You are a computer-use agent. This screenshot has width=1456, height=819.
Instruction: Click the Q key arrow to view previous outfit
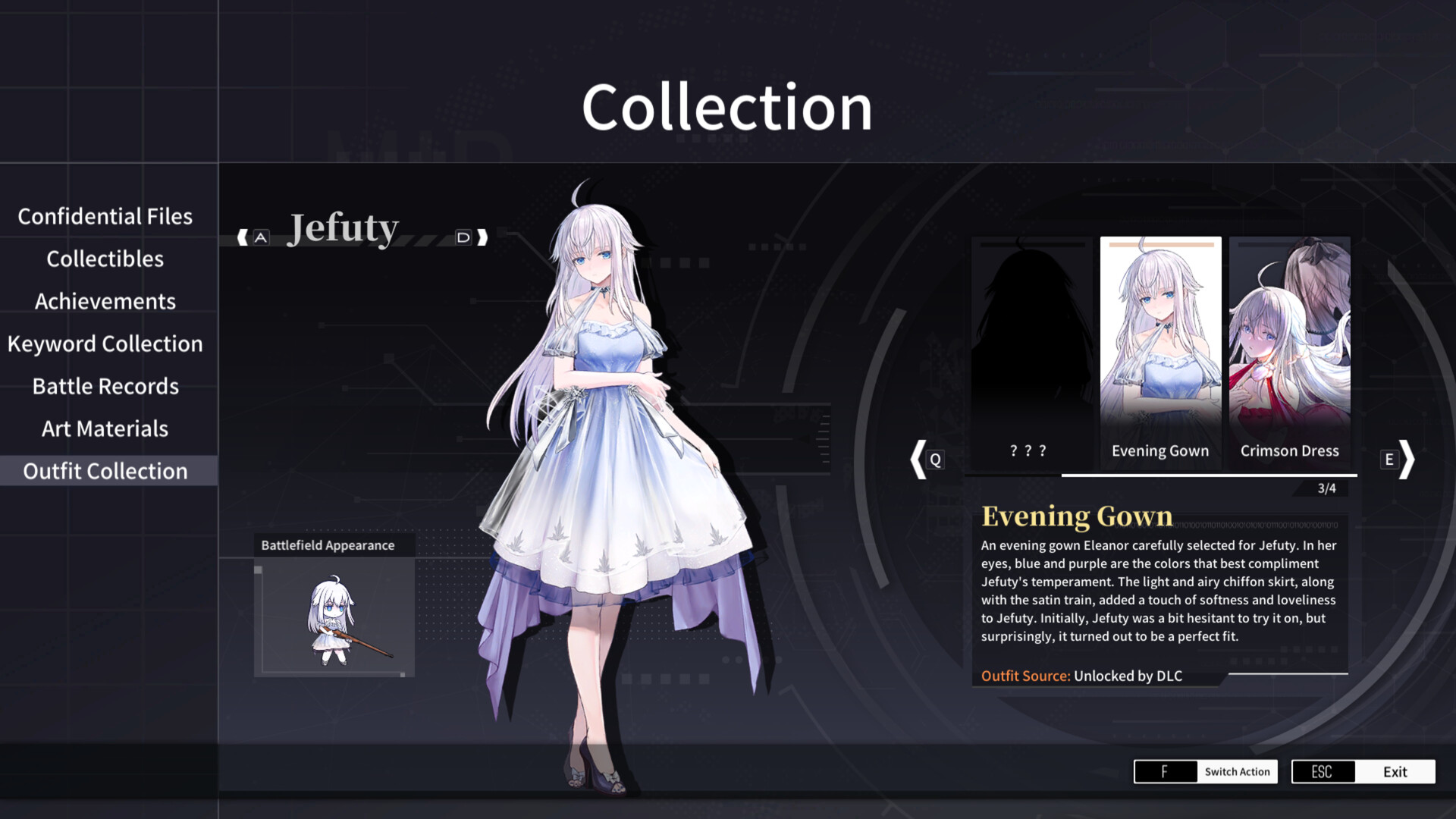(x=935, y=459)
